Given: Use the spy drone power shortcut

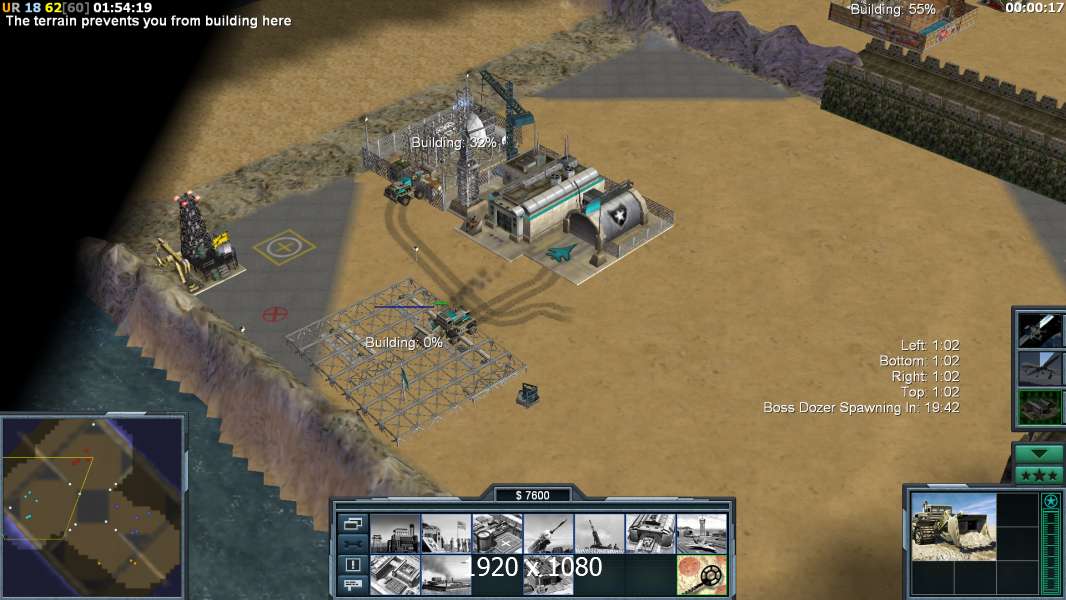Looking at the screenshot, I should (x=1041, y=369).
